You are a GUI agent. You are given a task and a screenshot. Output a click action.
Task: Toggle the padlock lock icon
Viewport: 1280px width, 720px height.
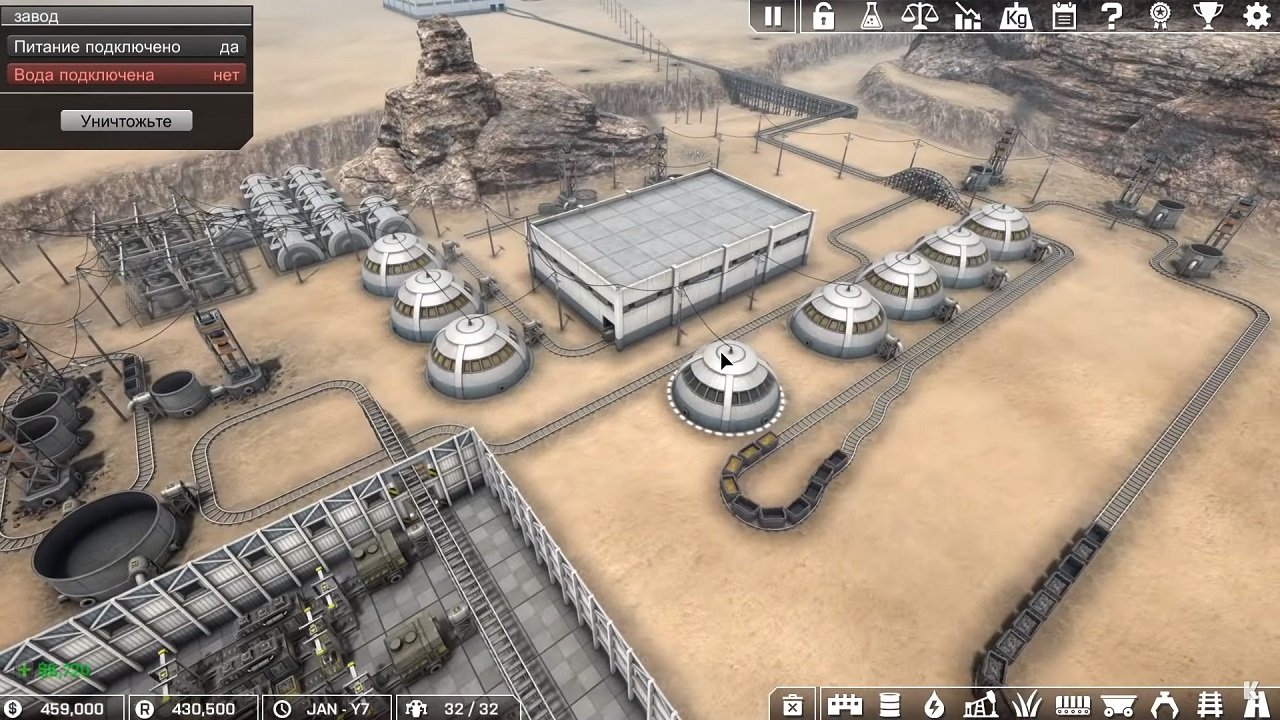[822, 16]
